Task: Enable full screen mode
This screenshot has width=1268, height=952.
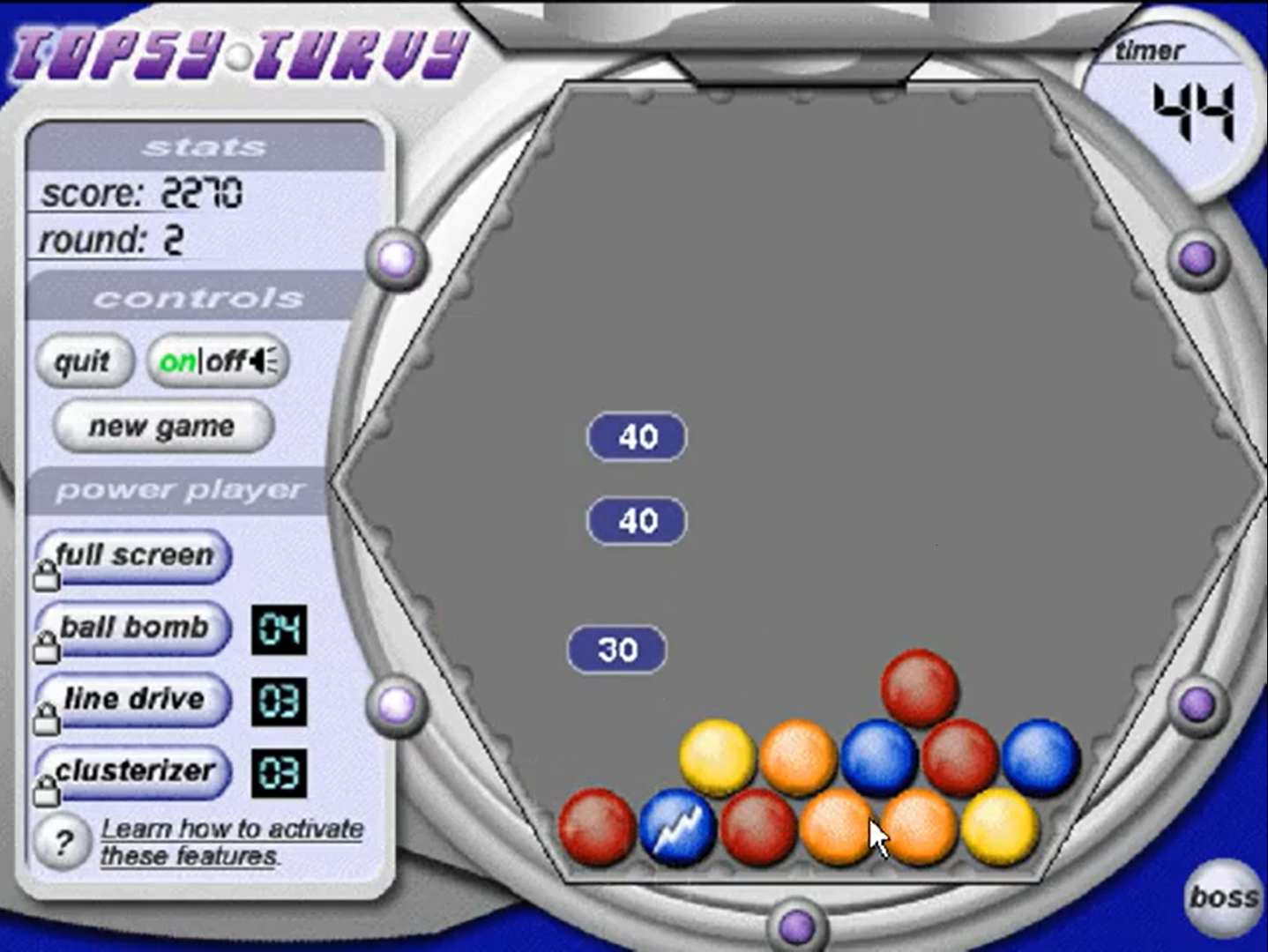Action: click(x=133, y=556)
